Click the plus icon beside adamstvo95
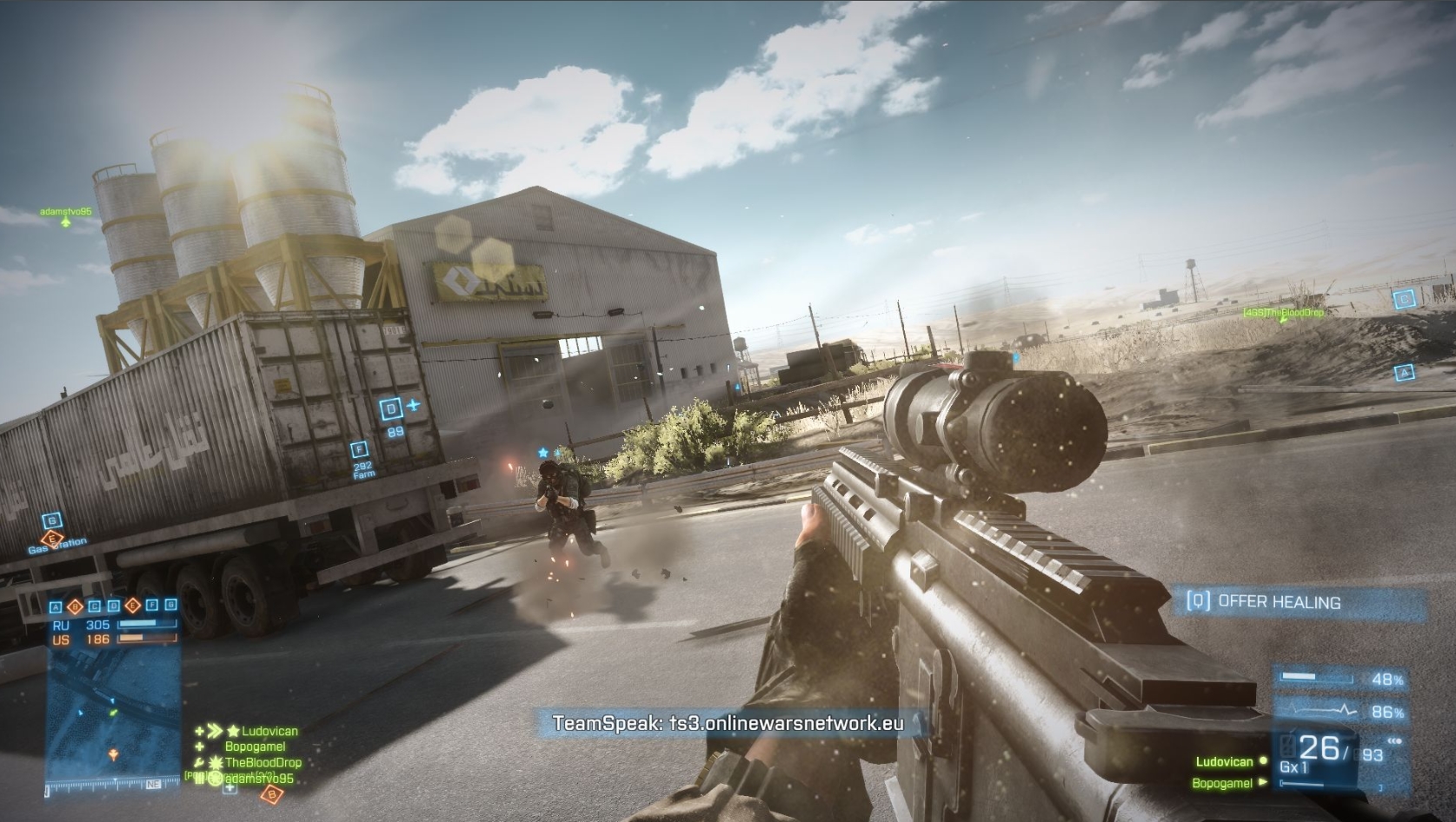Screen dimensions: 1456x822 point(229,788)
